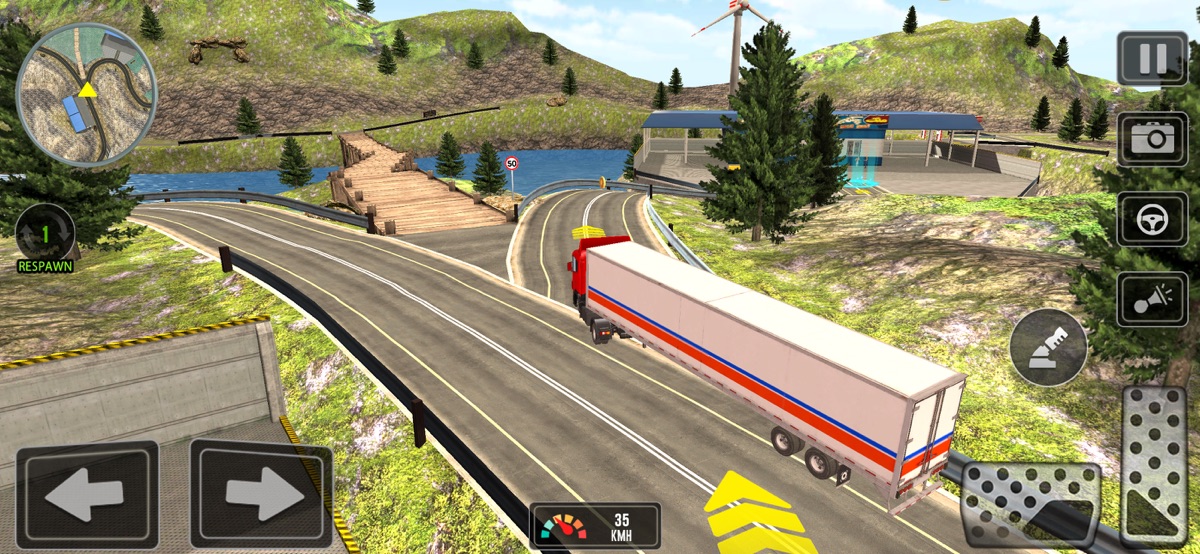Steer right with the right arrow
This screenshot has height=554, width=1200.
click(261, 495)
